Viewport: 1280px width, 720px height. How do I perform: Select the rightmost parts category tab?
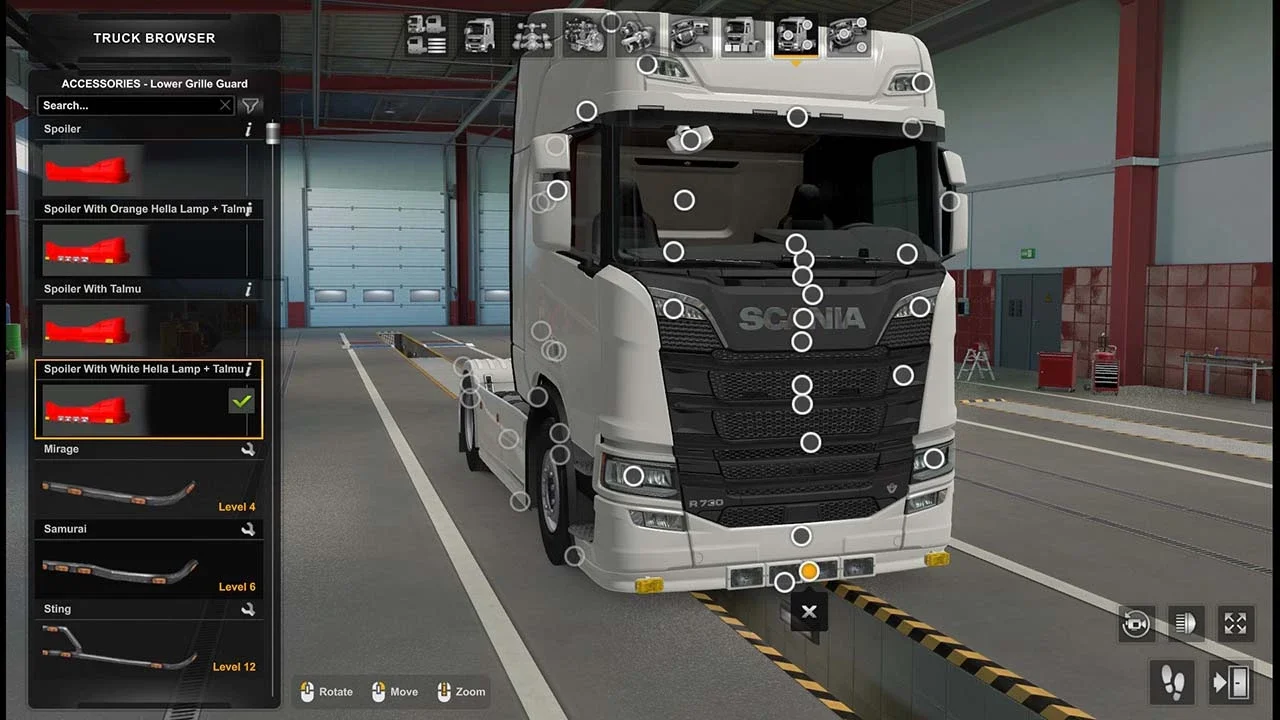click(x=848, y=35)
